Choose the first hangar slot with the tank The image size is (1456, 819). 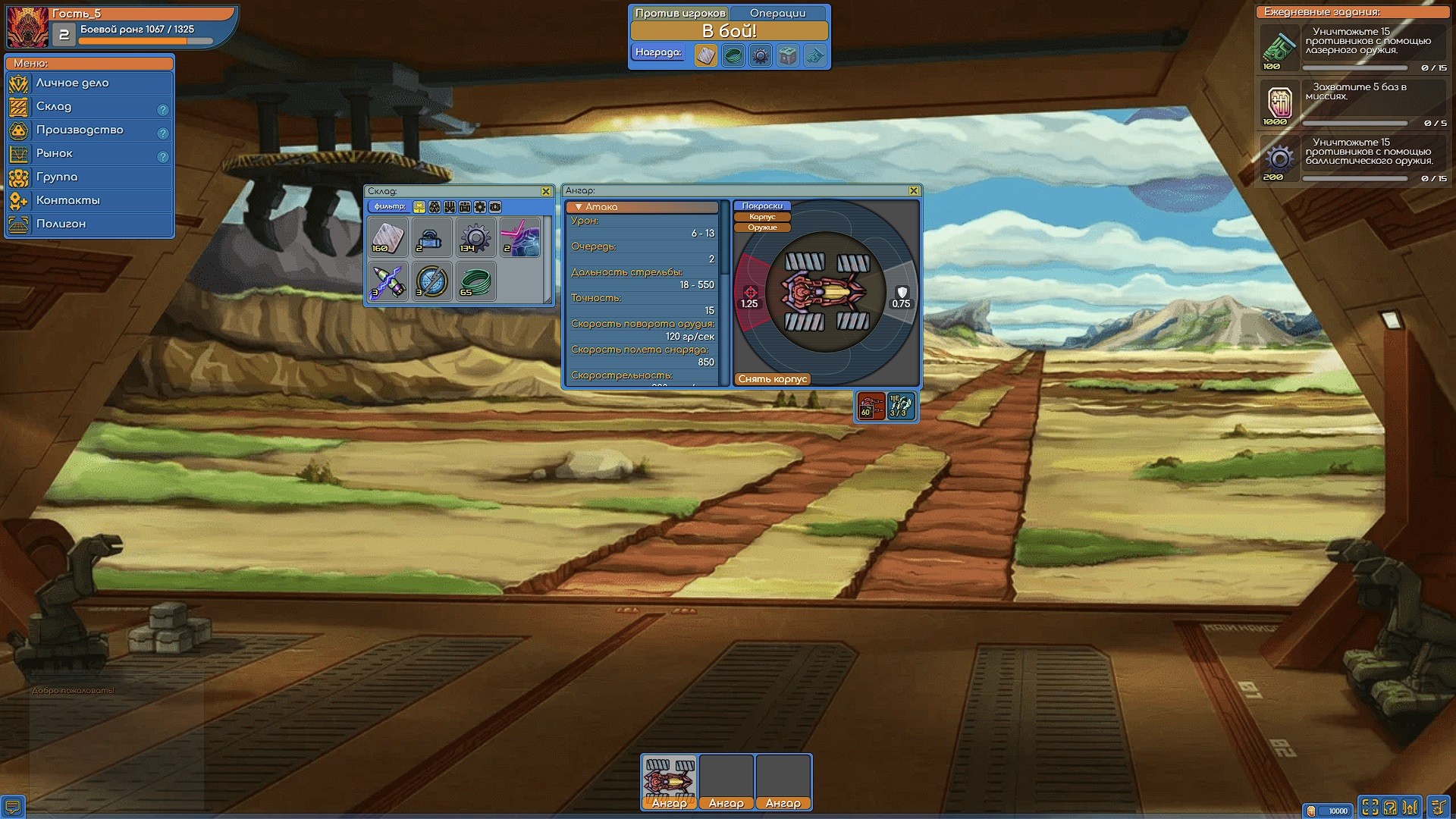point(669,781)
